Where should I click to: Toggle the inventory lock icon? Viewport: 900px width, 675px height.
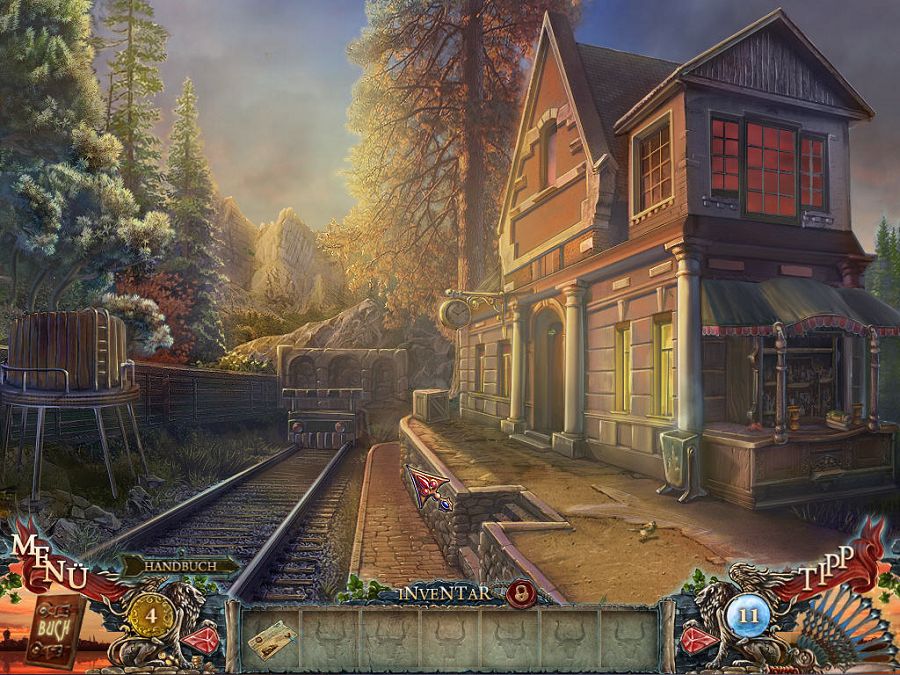519,592
